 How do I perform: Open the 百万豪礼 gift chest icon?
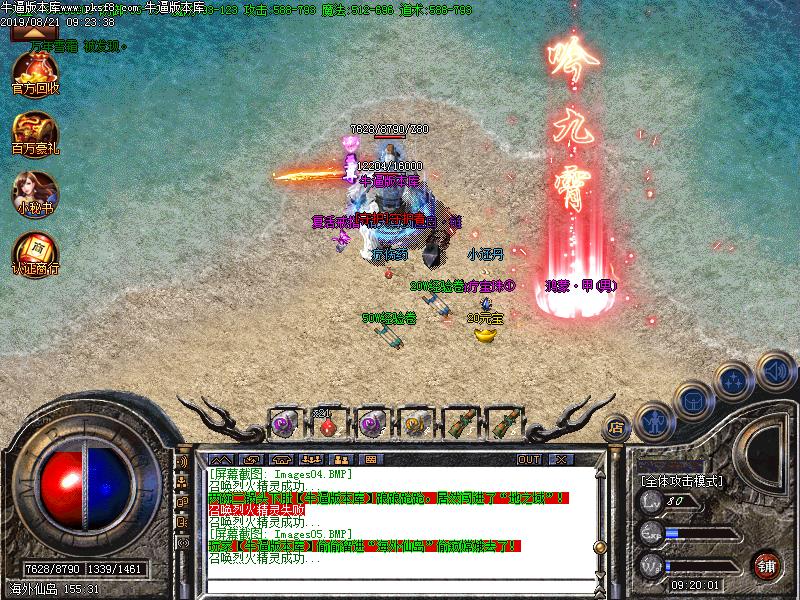pos(35,131)
